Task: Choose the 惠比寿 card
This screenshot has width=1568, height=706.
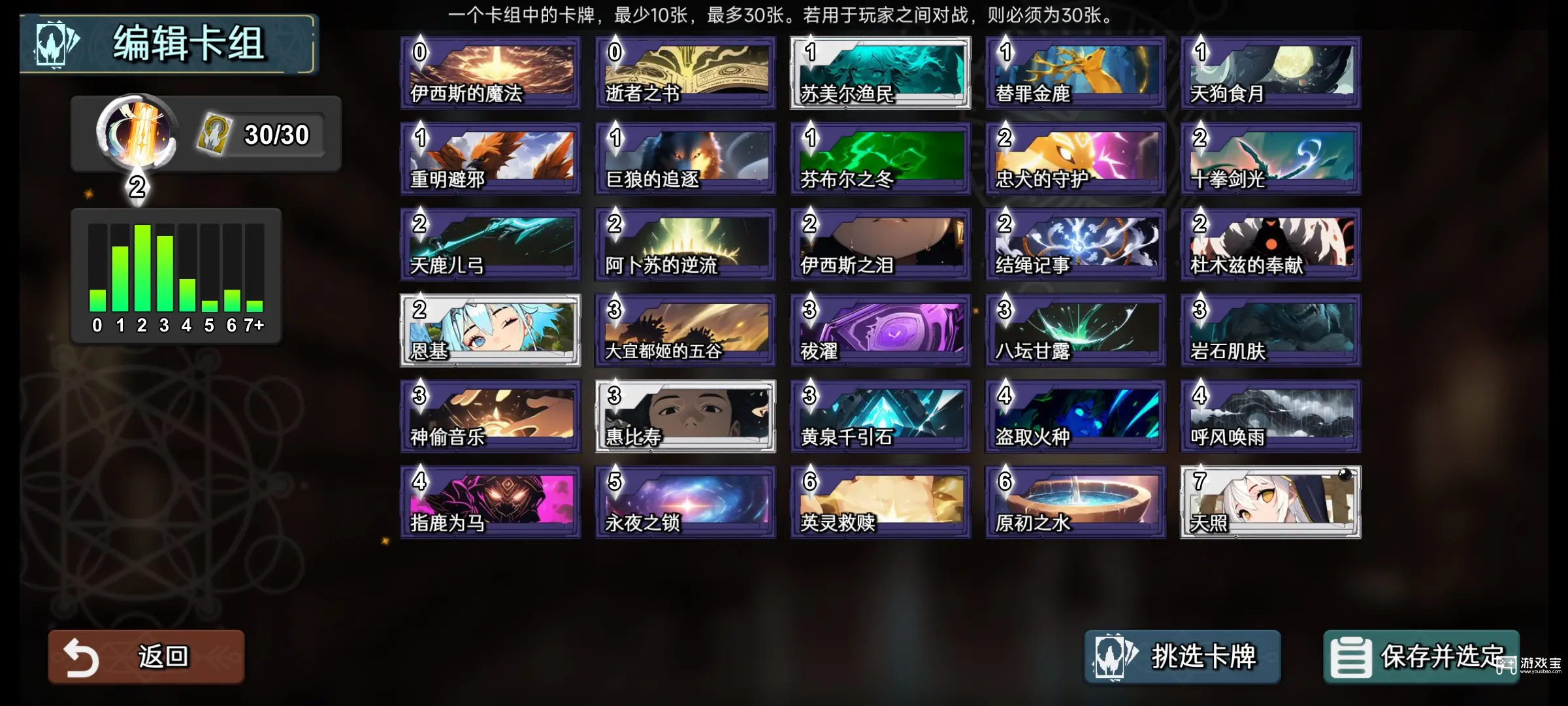Action: click(685, 416)
